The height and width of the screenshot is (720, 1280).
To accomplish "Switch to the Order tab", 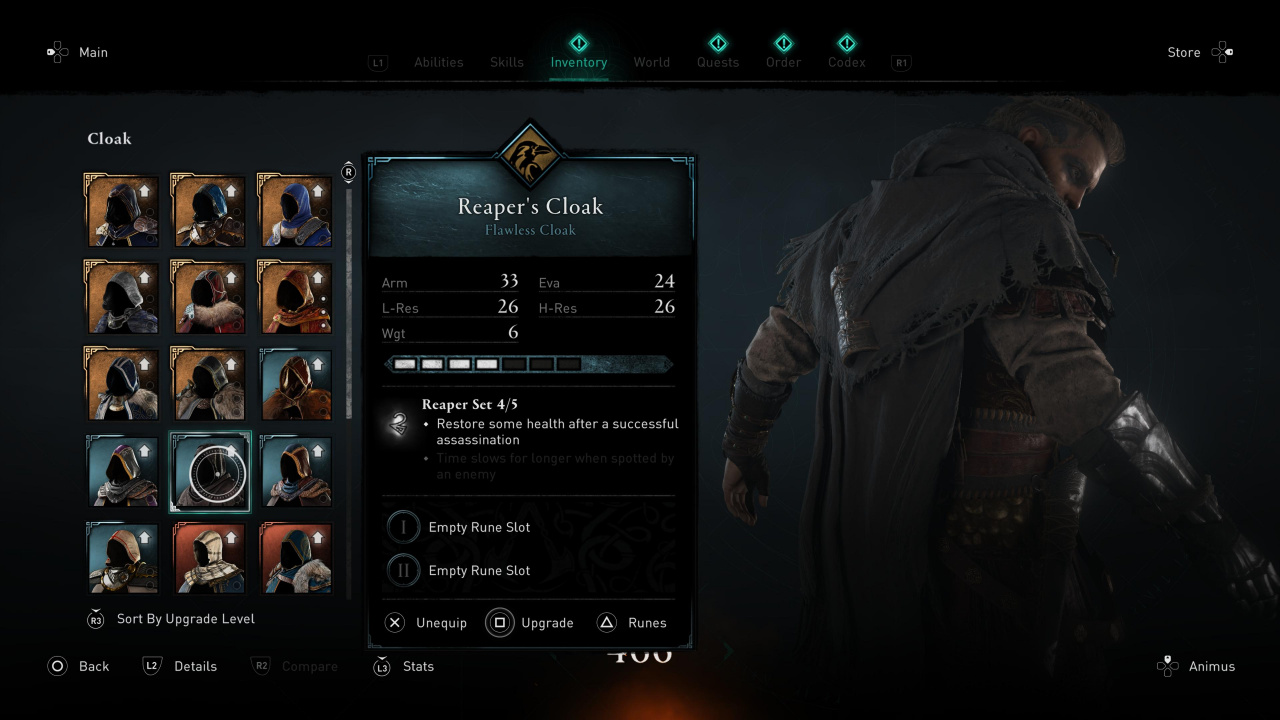I will click(x=783, y=62).
